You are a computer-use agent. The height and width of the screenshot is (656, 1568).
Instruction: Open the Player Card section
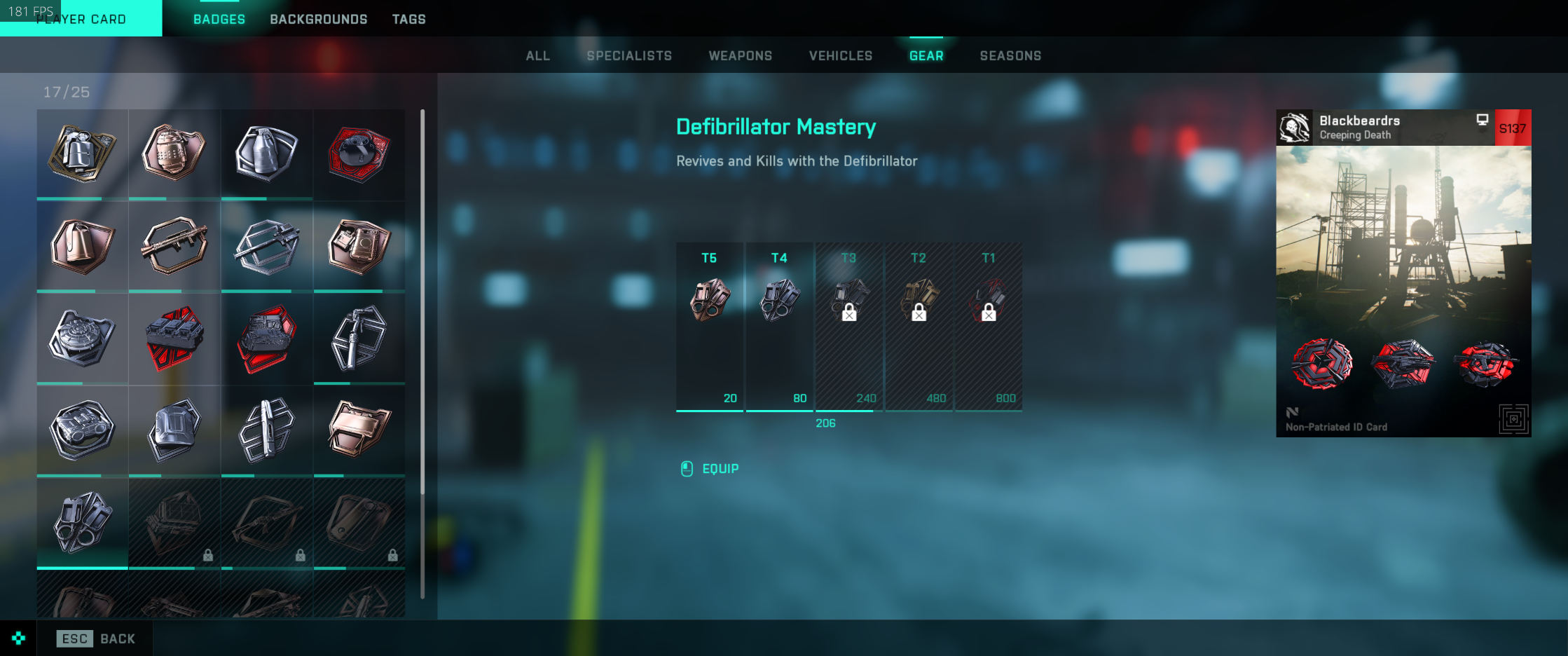click(81, 19)
